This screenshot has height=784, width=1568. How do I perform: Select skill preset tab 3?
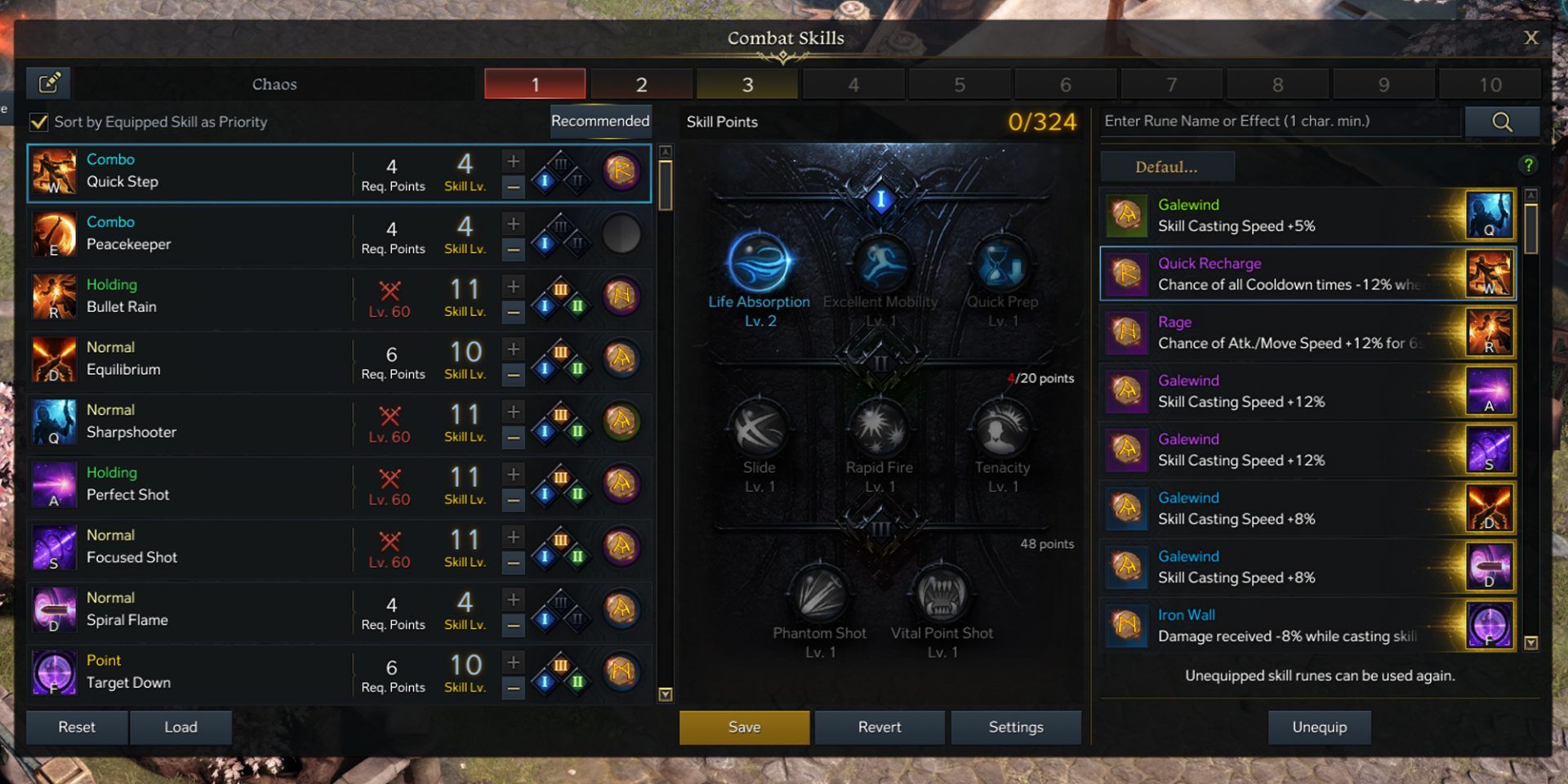(746, 84)
